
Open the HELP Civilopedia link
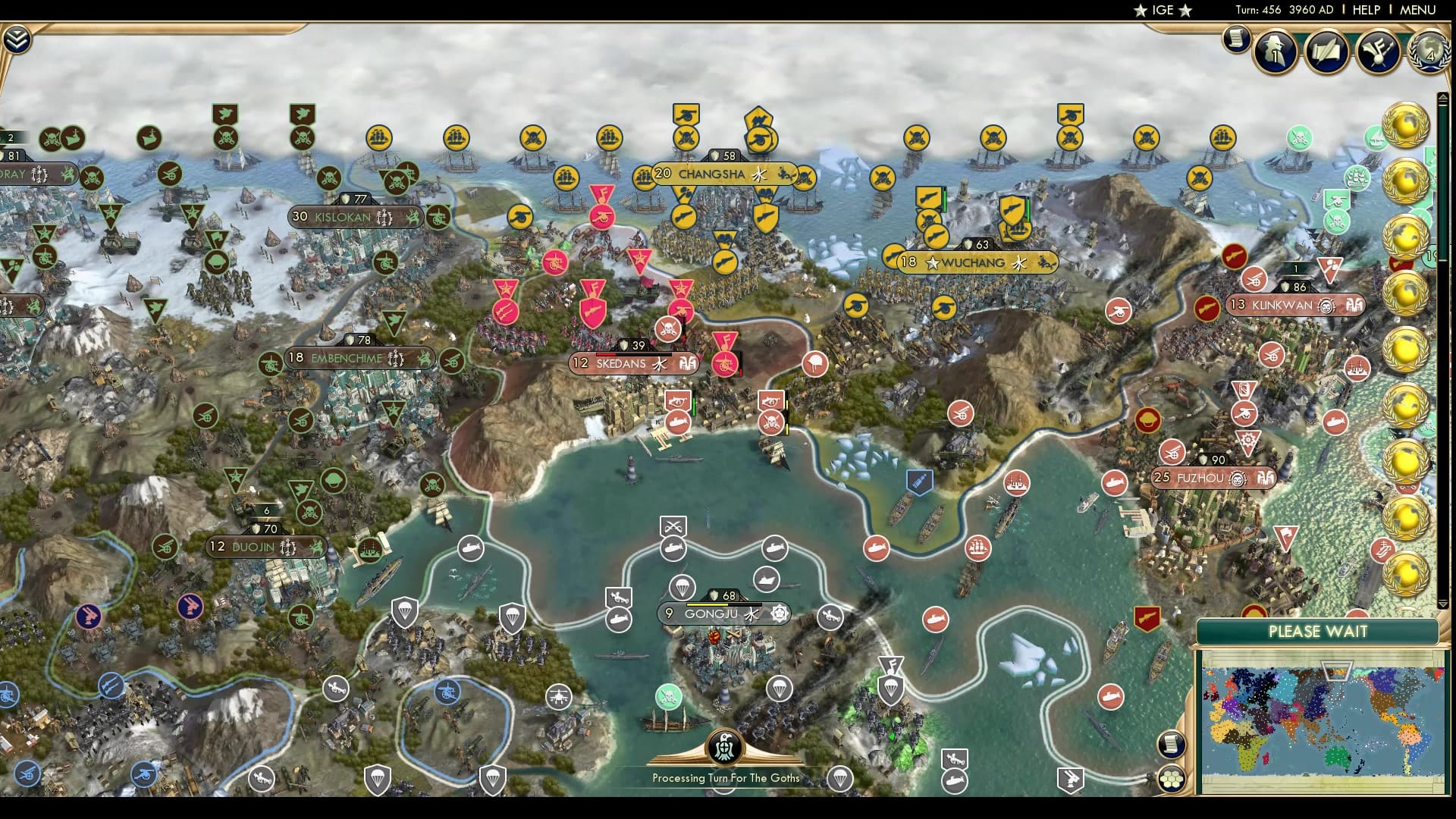1366,10
